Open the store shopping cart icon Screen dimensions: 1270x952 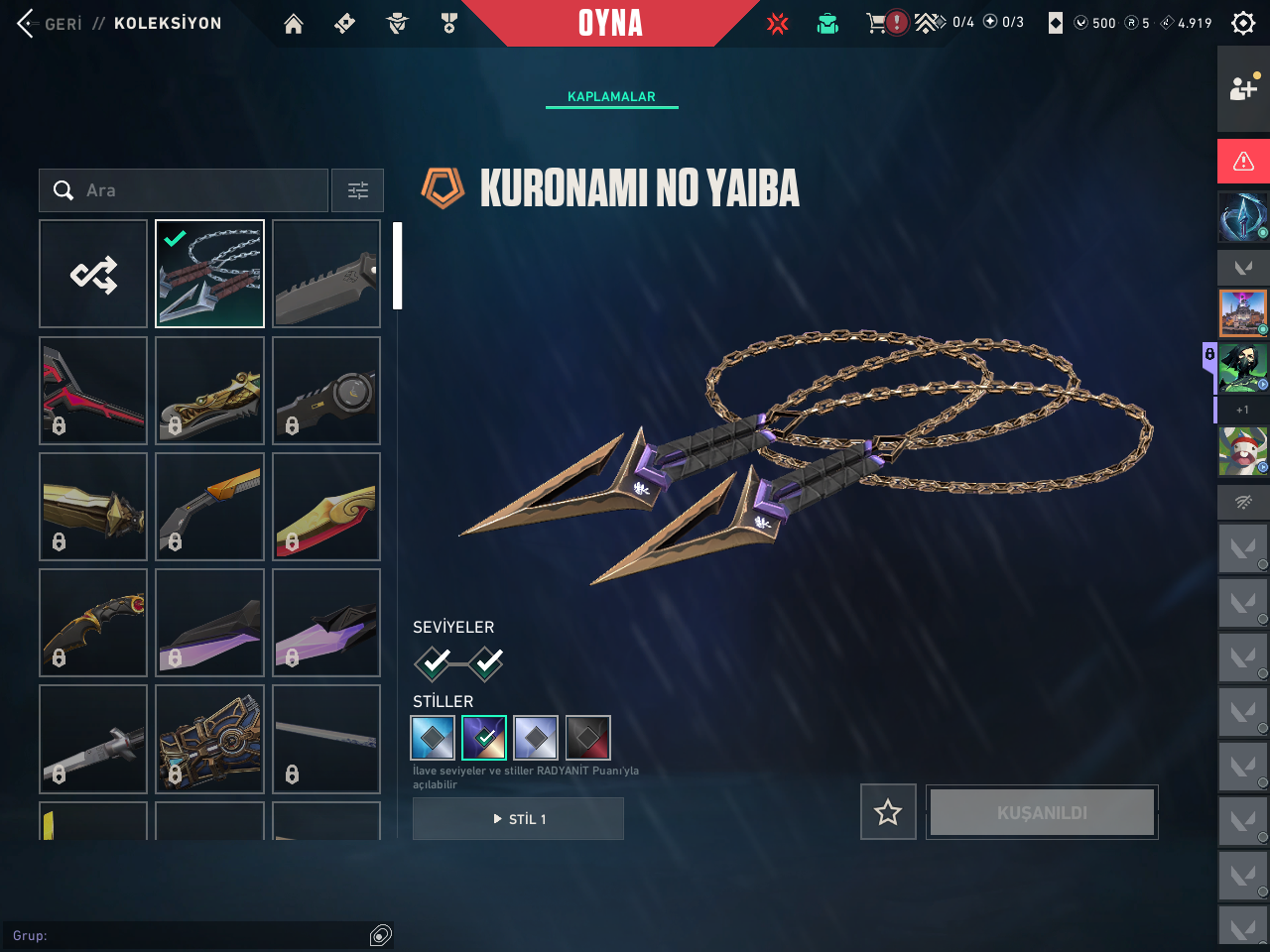coord(876,23)
